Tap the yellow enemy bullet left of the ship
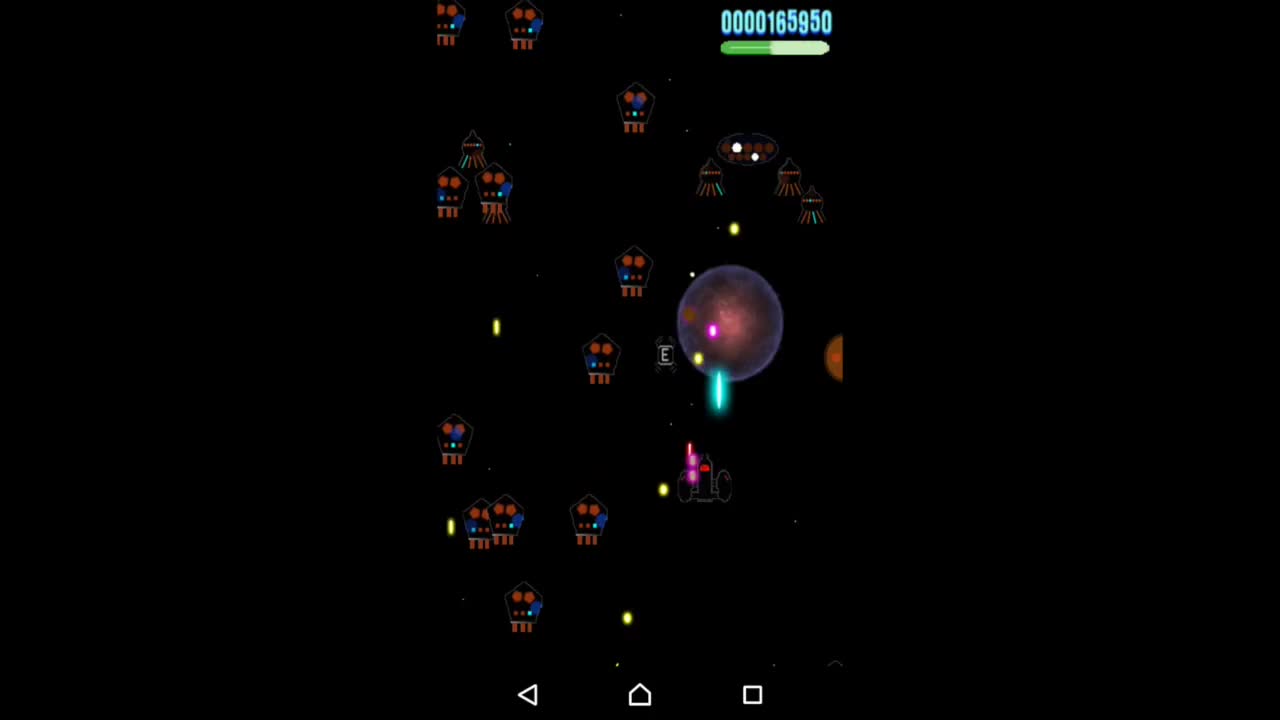 pyautogui.click(x=662, y=489)
